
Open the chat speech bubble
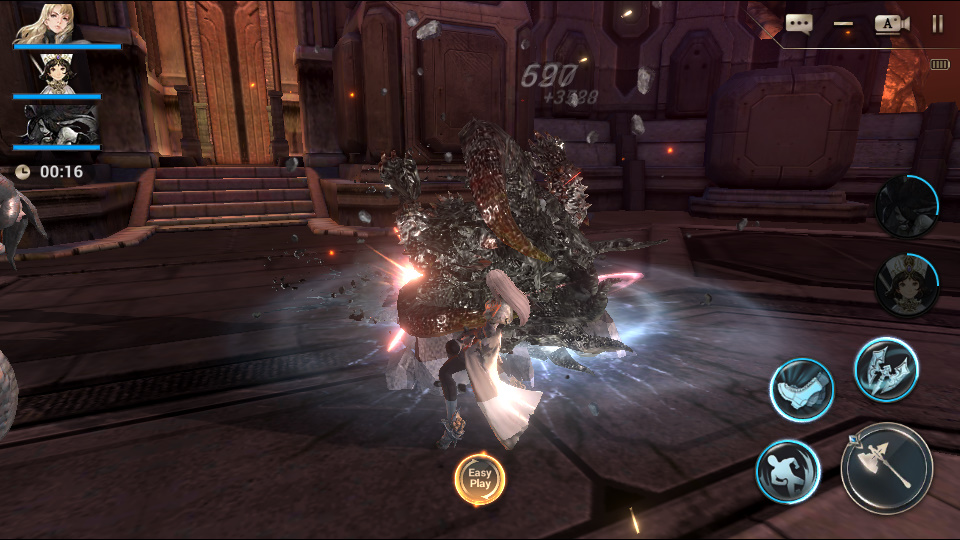point(798,23)
